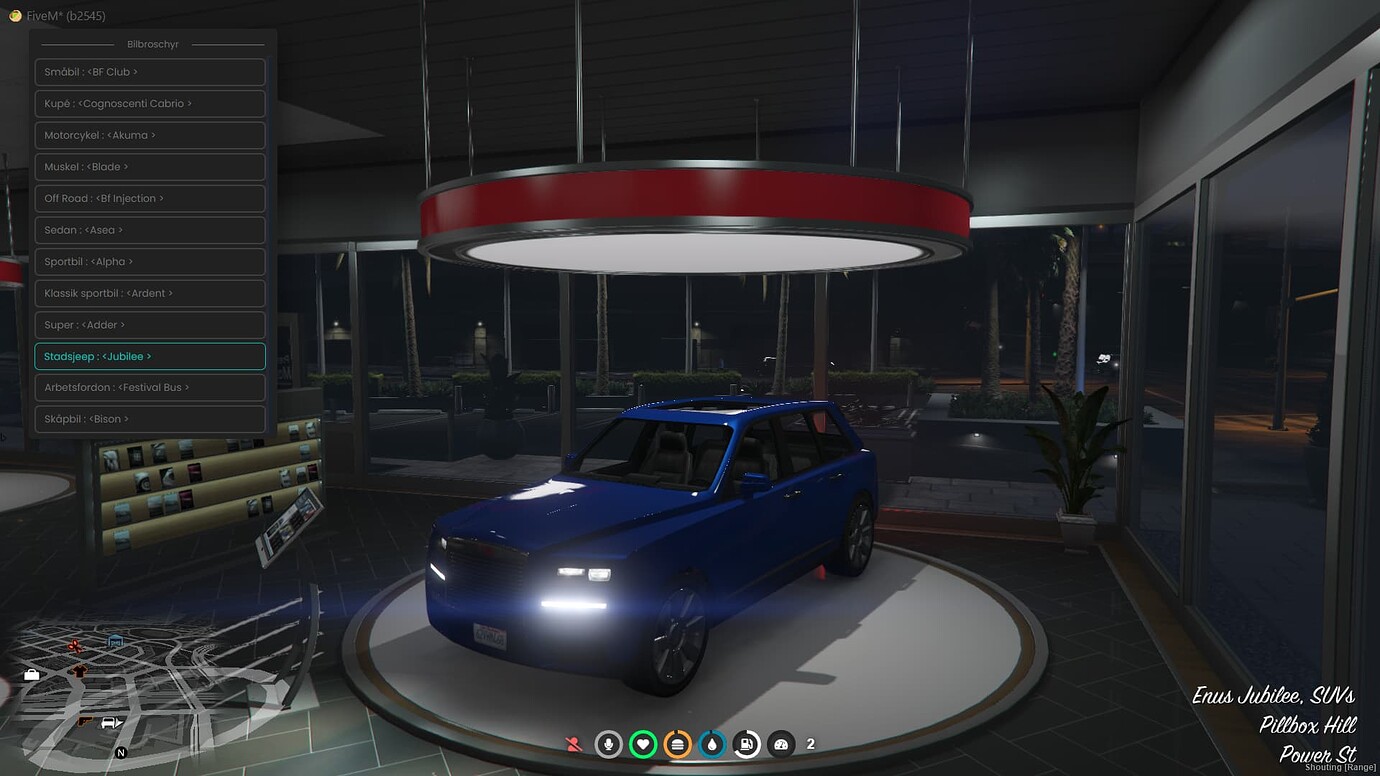Viewport: 1380px width, 776px height.
Task: Click the N compass marker on the minimap
Action: (x=121, y=752)
